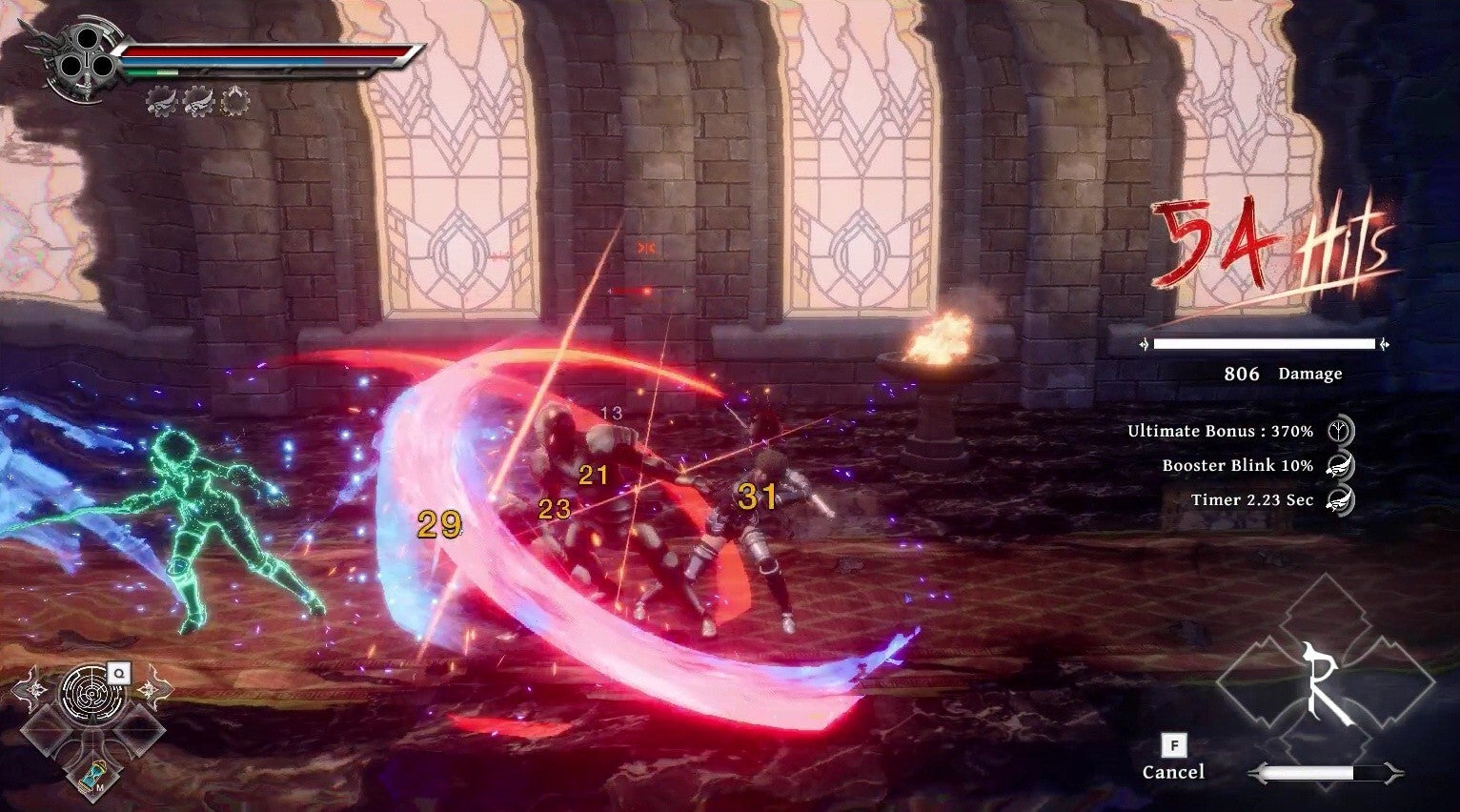Click the left arrow of the bottom-right gauge
This screenshot has height=812, width=1460.
pos(1258,772)
